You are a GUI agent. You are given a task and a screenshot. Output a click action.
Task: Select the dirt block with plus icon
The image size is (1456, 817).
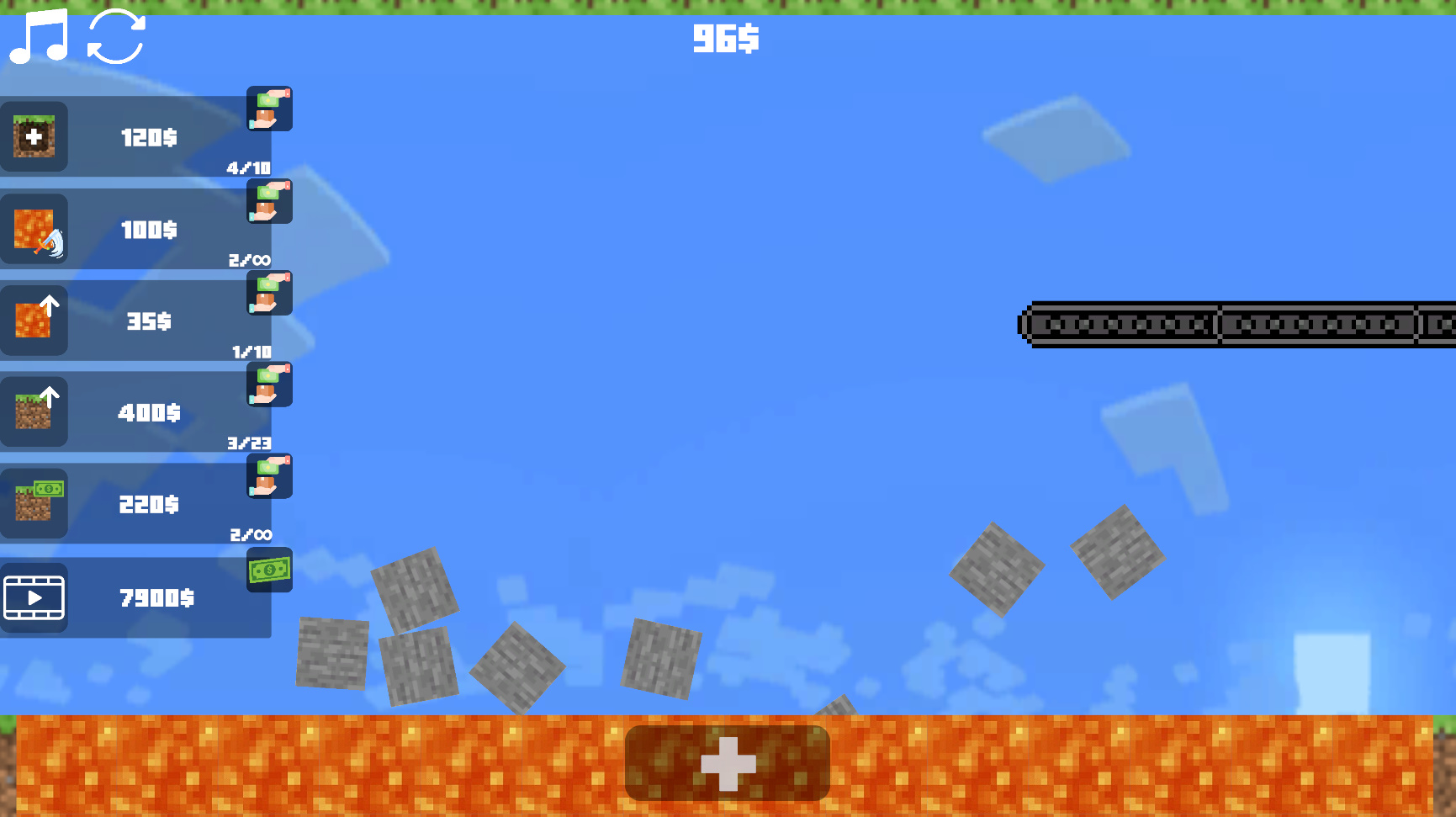click(34, 137)
